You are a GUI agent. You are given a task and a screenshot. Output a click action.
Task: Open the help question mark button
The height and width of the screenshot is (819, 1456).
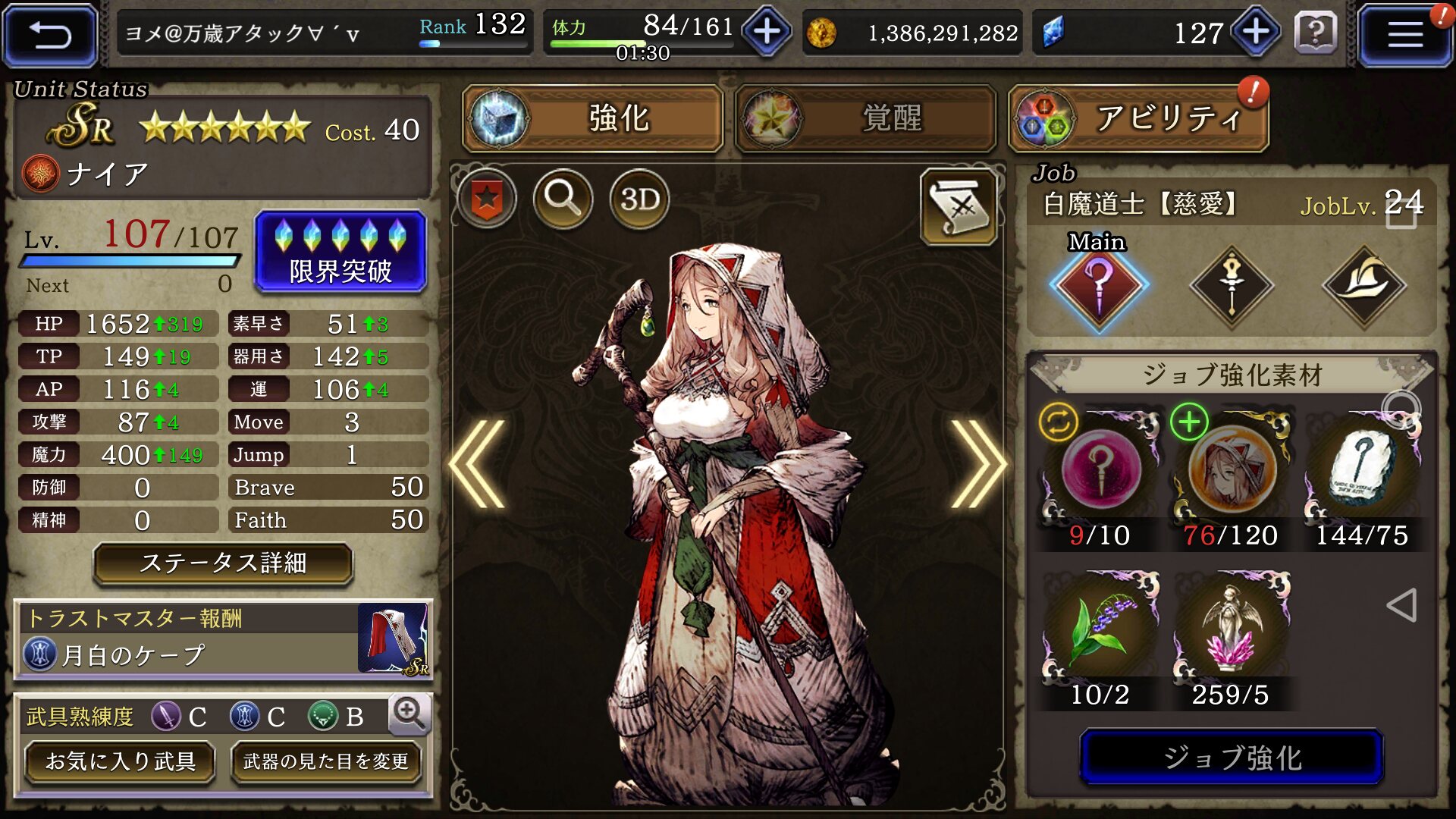point(1316,33)
